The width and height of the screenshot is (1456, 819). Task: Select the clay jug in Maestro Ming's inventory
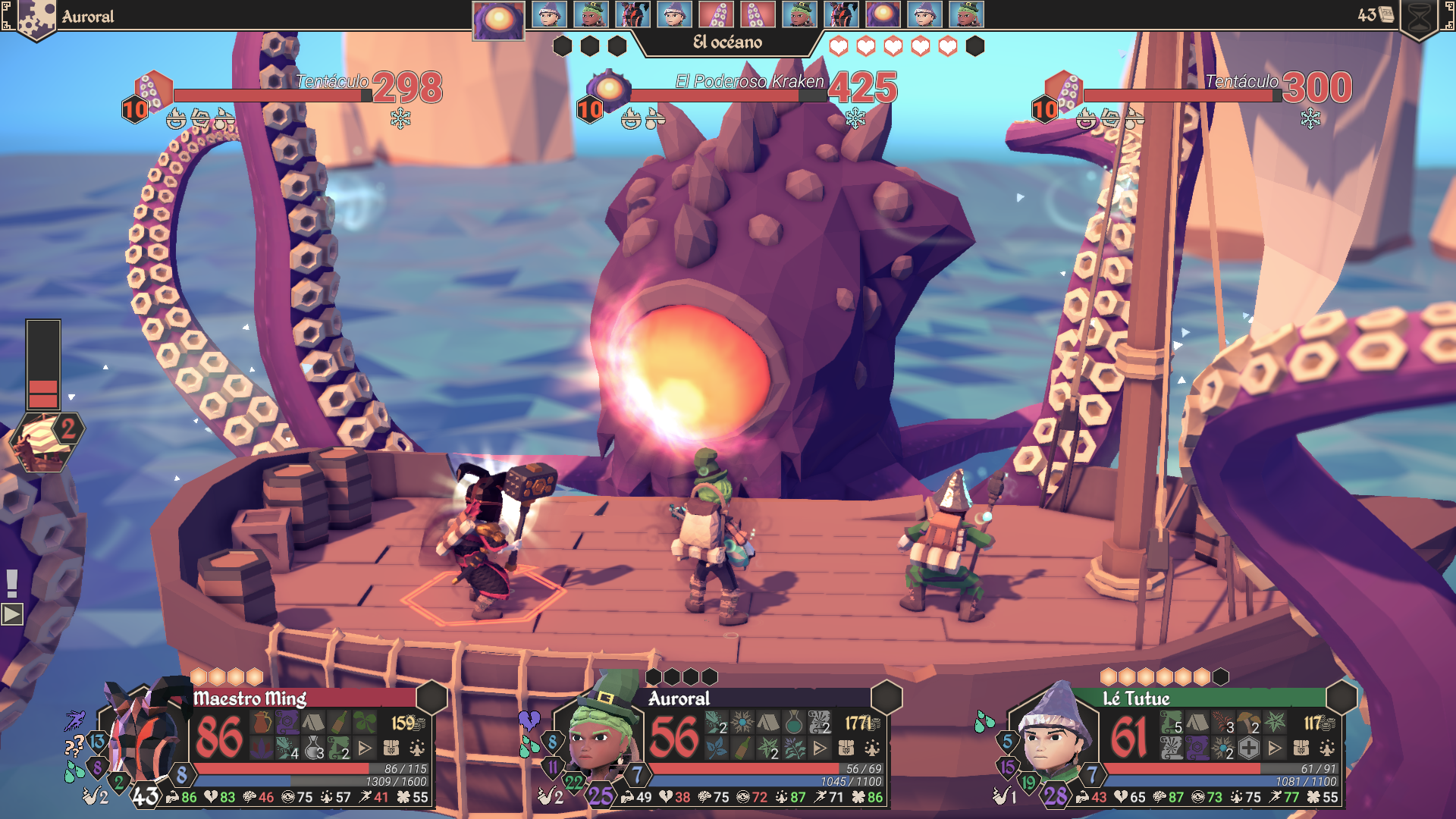(x=262, y=723)
